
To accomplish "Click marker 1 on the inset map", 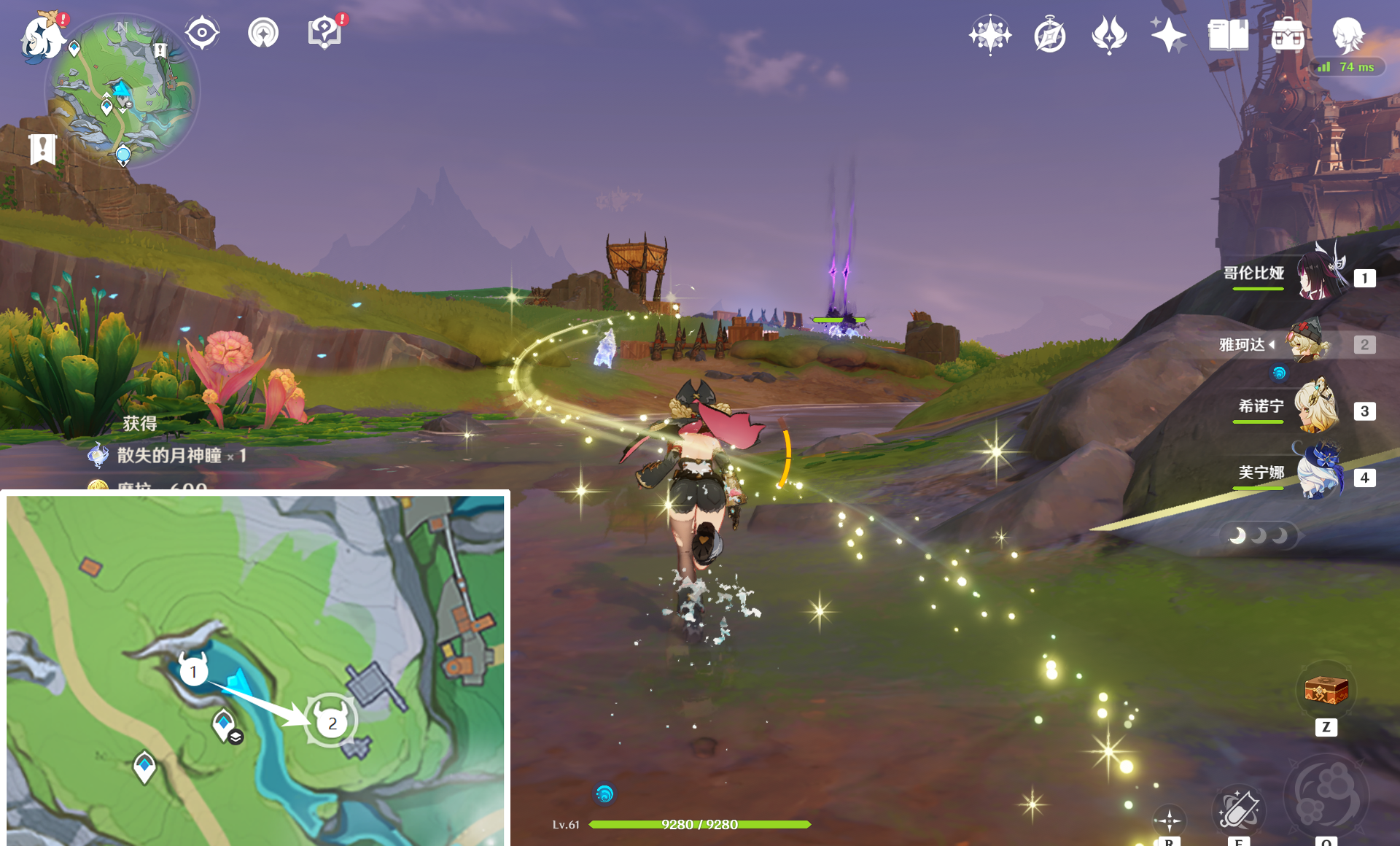I will (x=193, y=670).
